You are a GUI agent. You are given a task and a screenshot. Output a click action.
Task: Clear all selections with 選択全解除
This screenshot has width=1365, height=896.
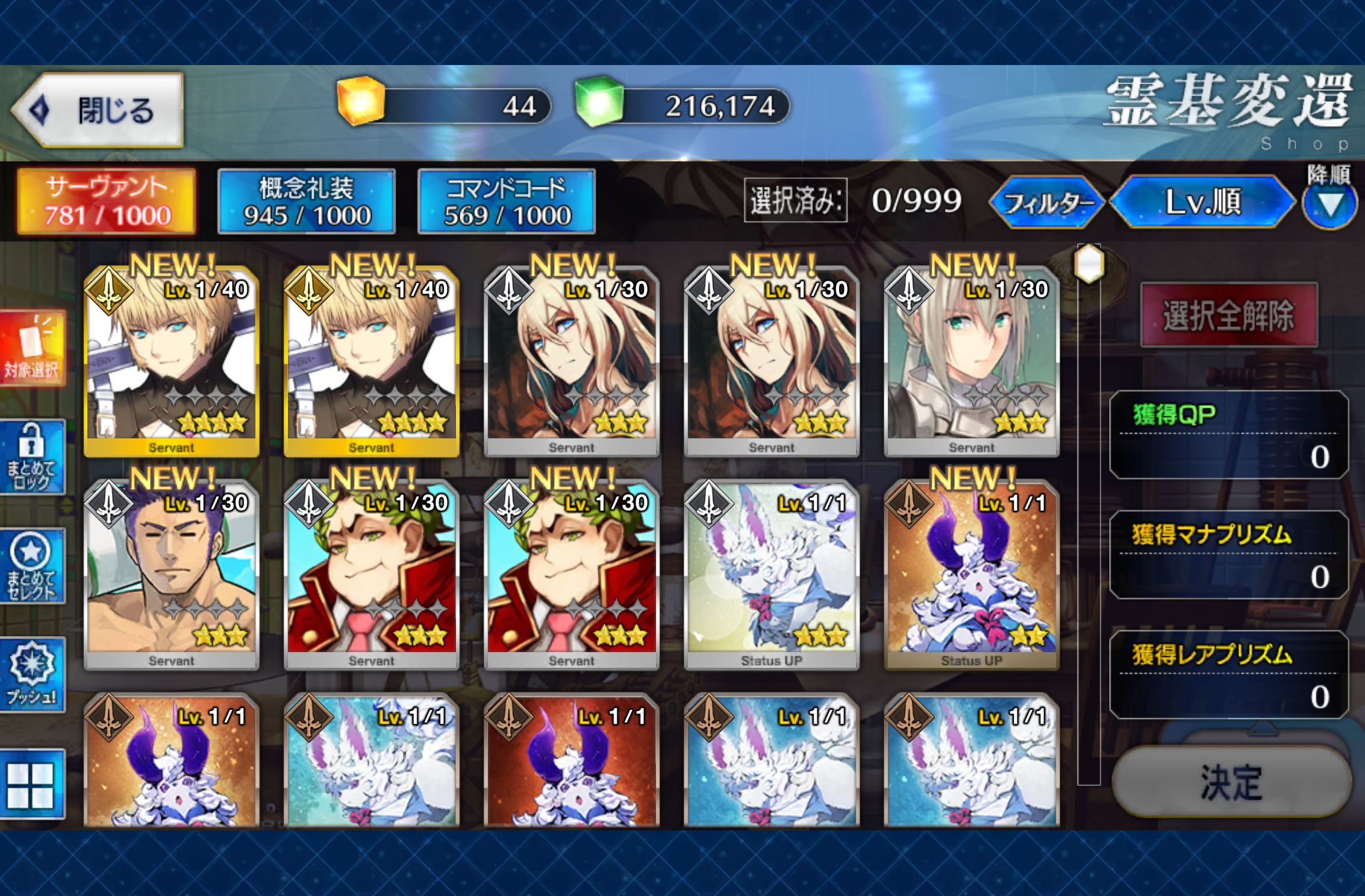[1229, 316]
